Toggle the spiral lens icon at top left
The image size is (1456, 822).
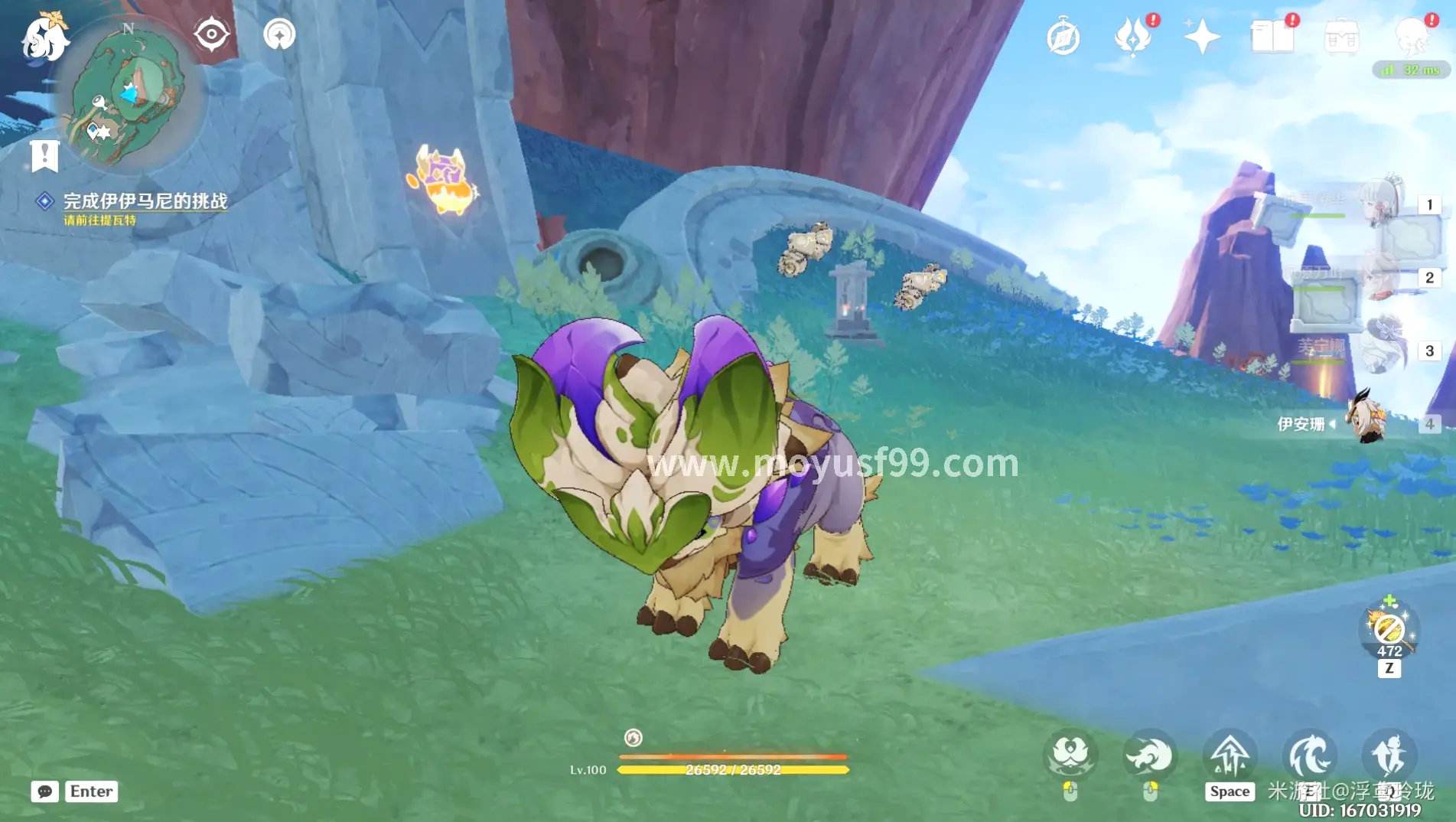click(278, 32)
